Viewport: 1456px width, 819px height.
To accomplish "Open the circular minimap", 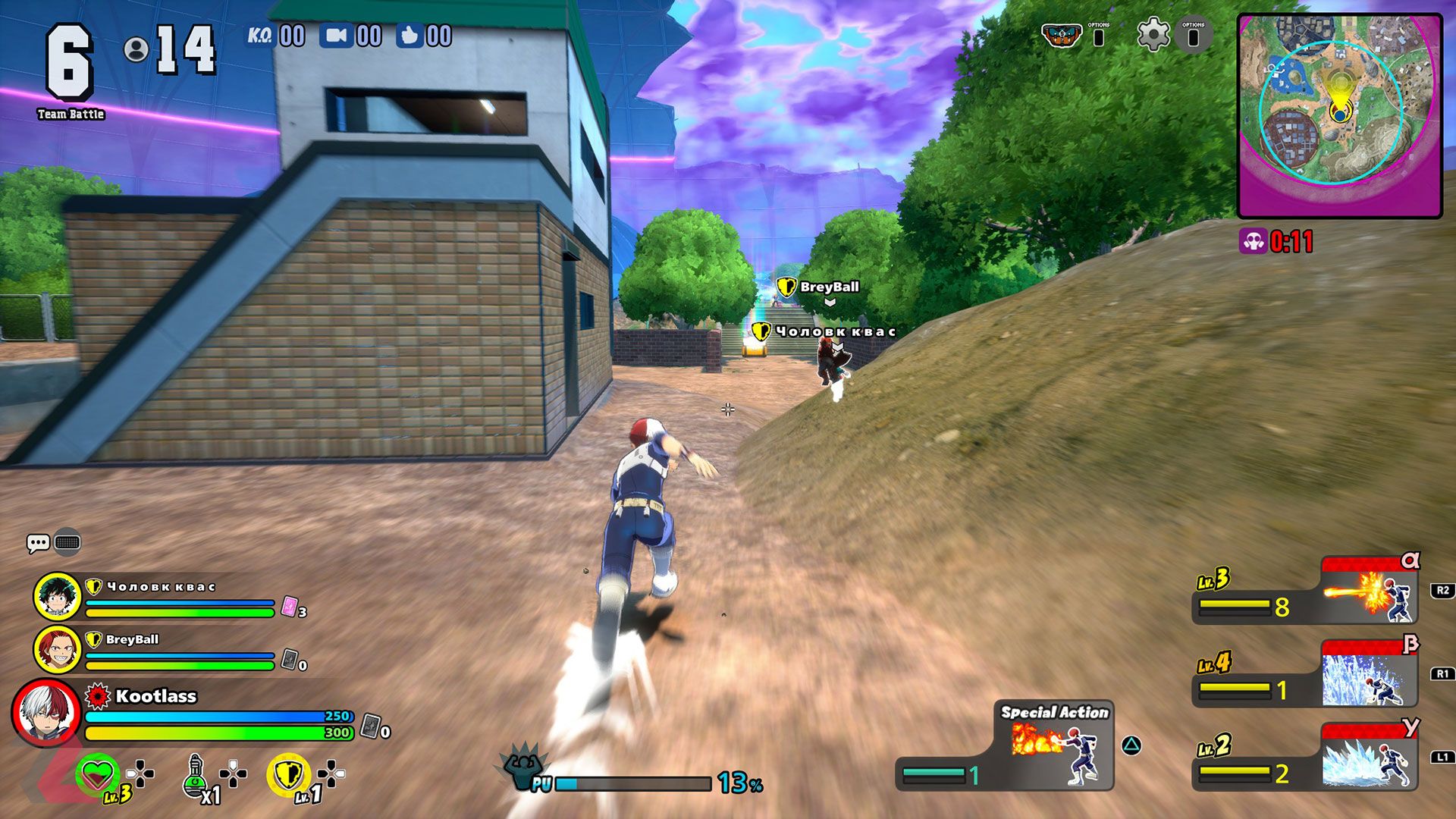I will point(1339,115).
